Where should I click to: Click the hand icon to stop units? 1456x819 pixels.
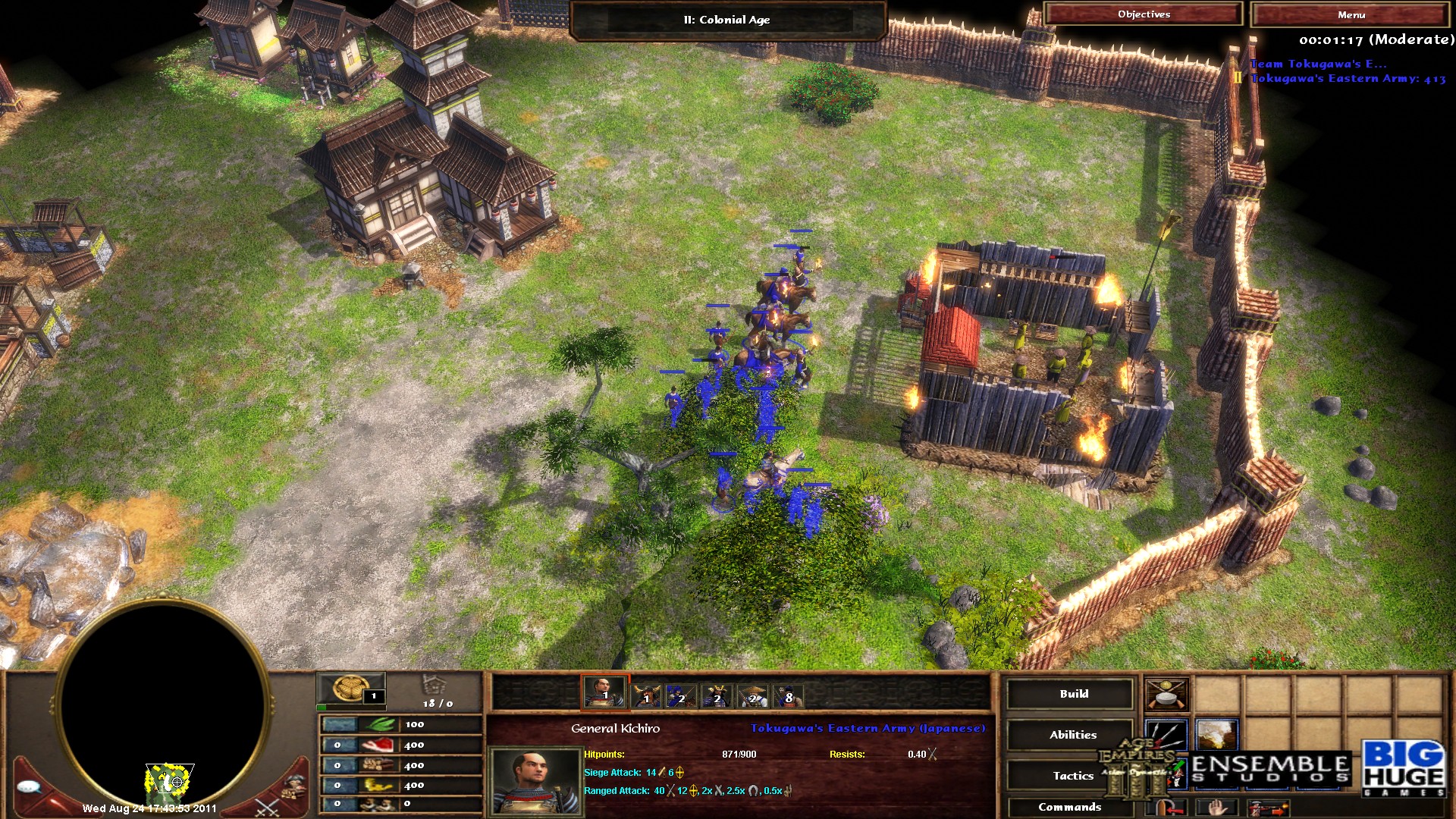click(1216, 808)
